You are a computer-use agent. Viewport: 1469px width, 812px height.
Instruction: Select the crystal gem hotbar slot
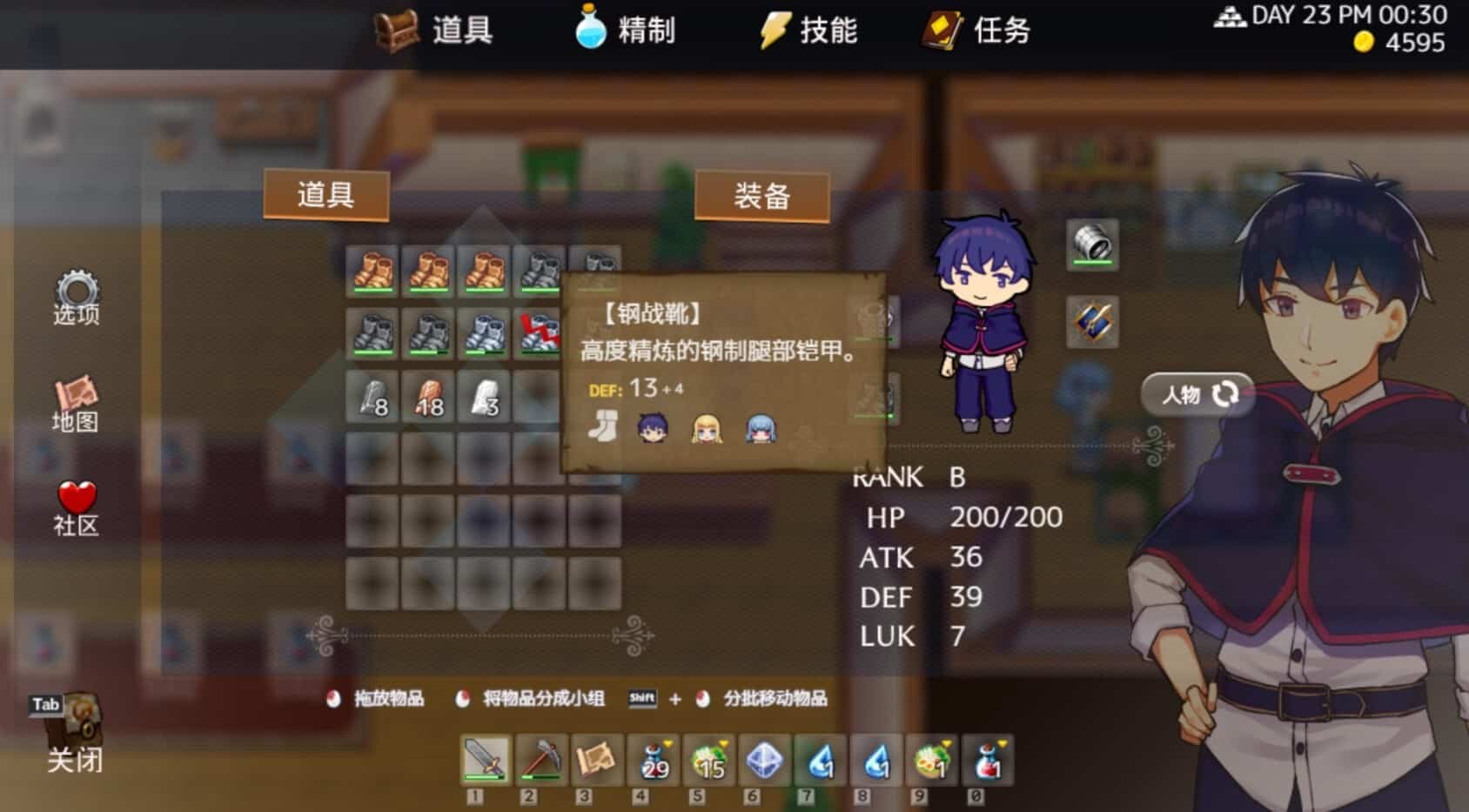pos(764,760)
